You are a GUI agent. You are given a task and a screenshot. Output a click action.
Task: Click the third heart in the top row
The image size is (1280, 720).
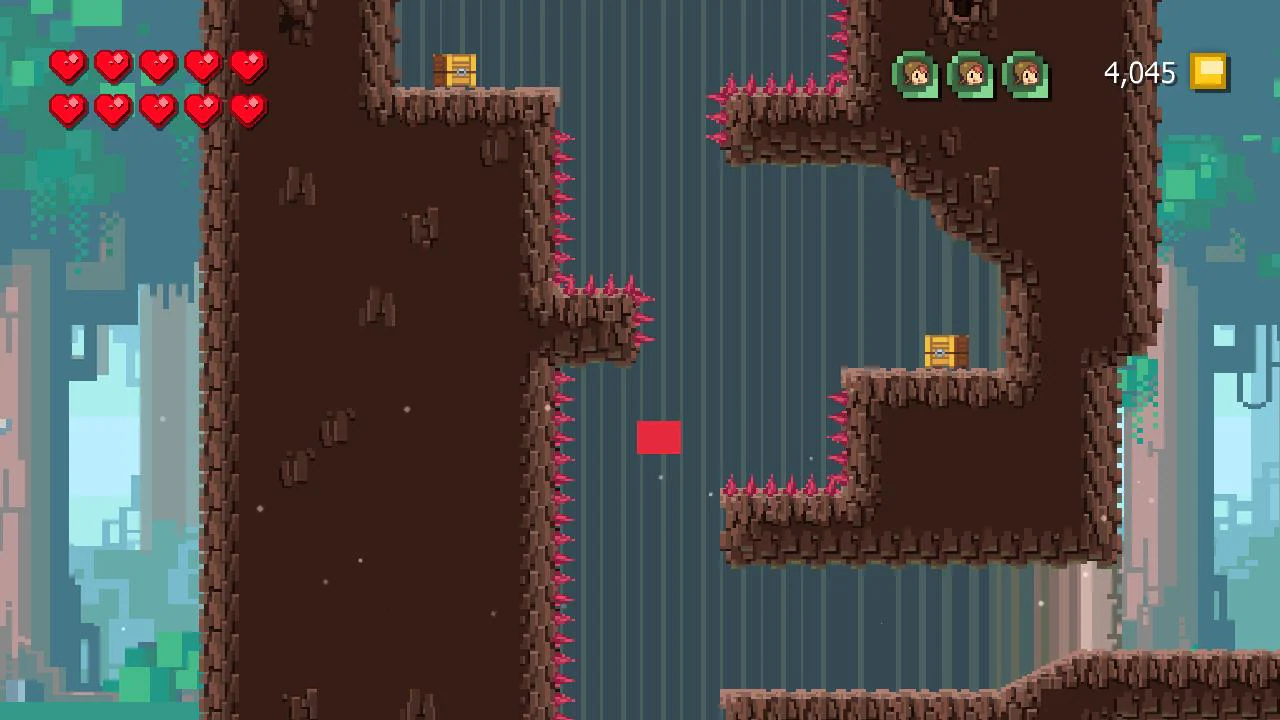click(x=156, y=64)
